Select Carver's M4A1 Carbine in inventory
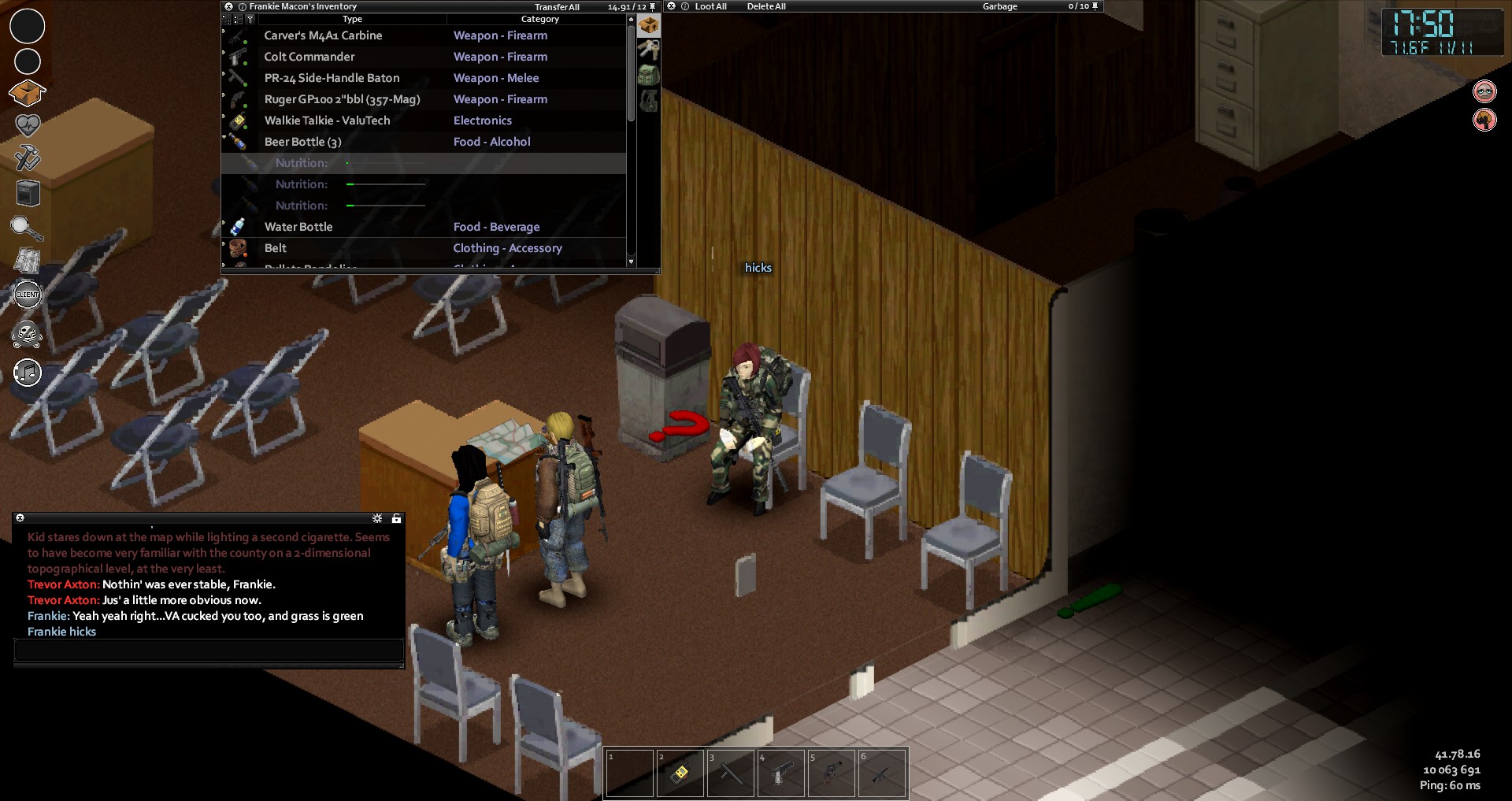Image resolution: width=1512 pixels, height=801 pixels. click(323, 35)
